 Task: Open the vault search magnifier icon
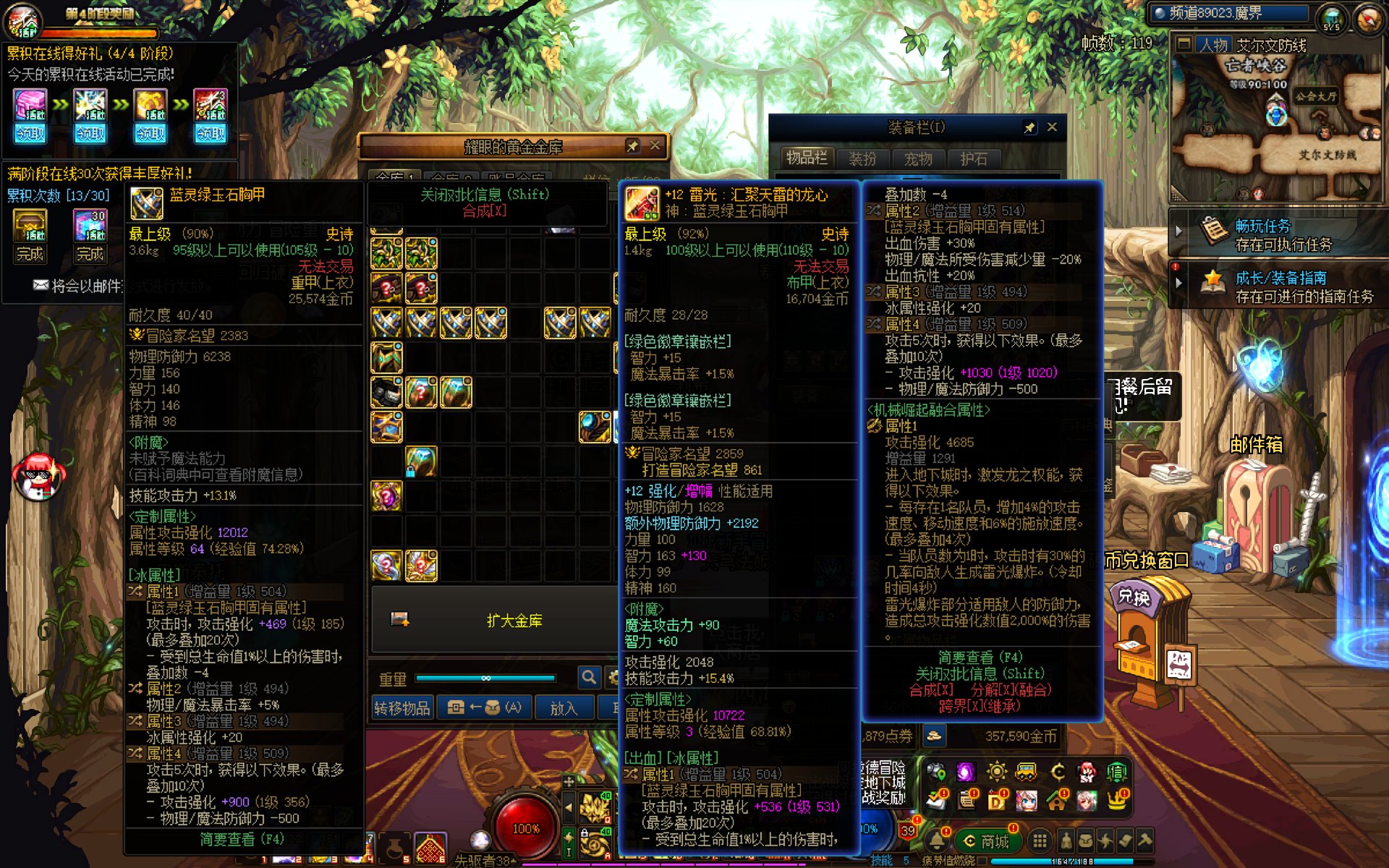coord(589,678)
